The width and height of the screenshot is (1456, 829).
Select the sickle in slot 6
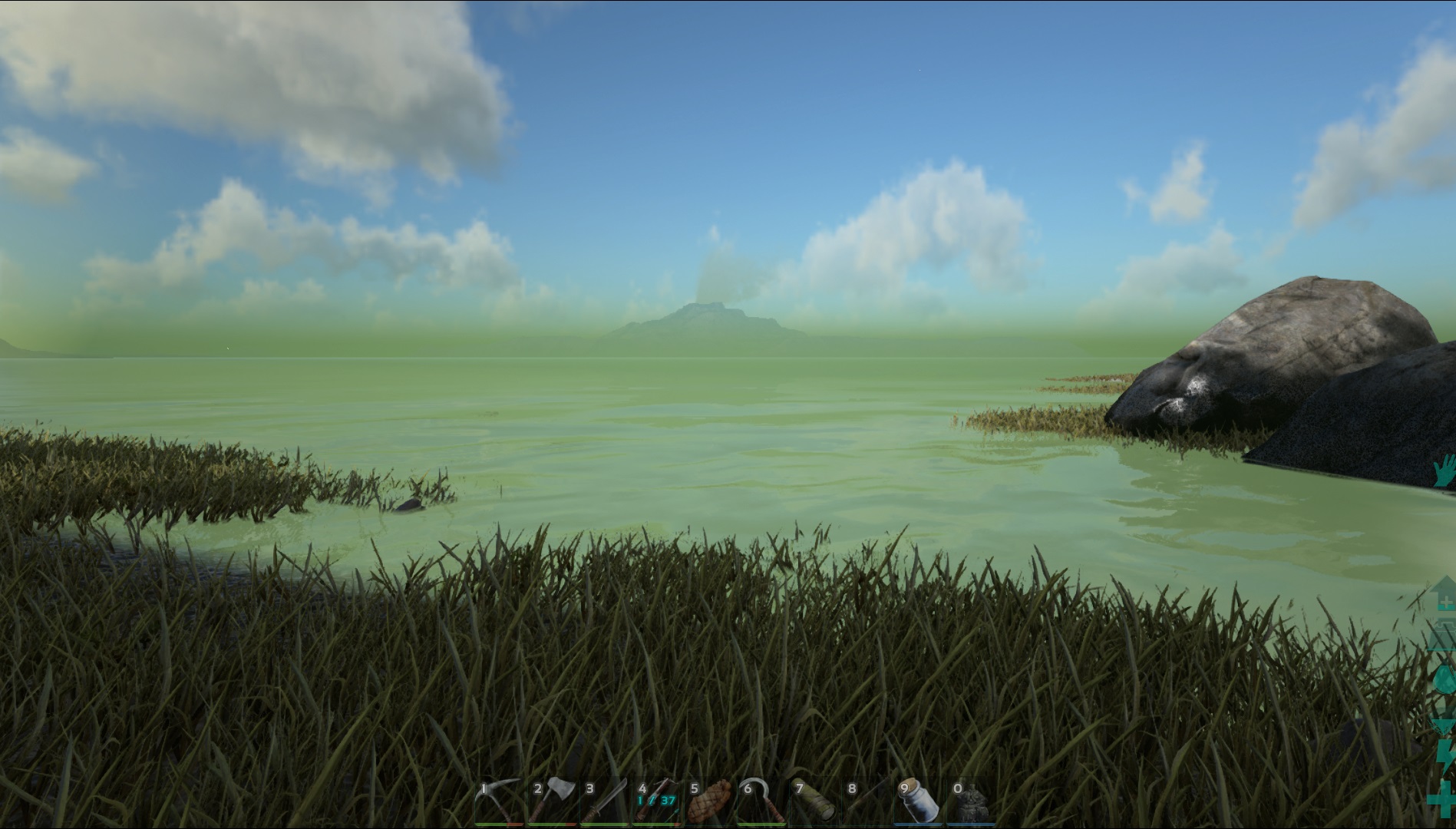[x=762, y=801]
